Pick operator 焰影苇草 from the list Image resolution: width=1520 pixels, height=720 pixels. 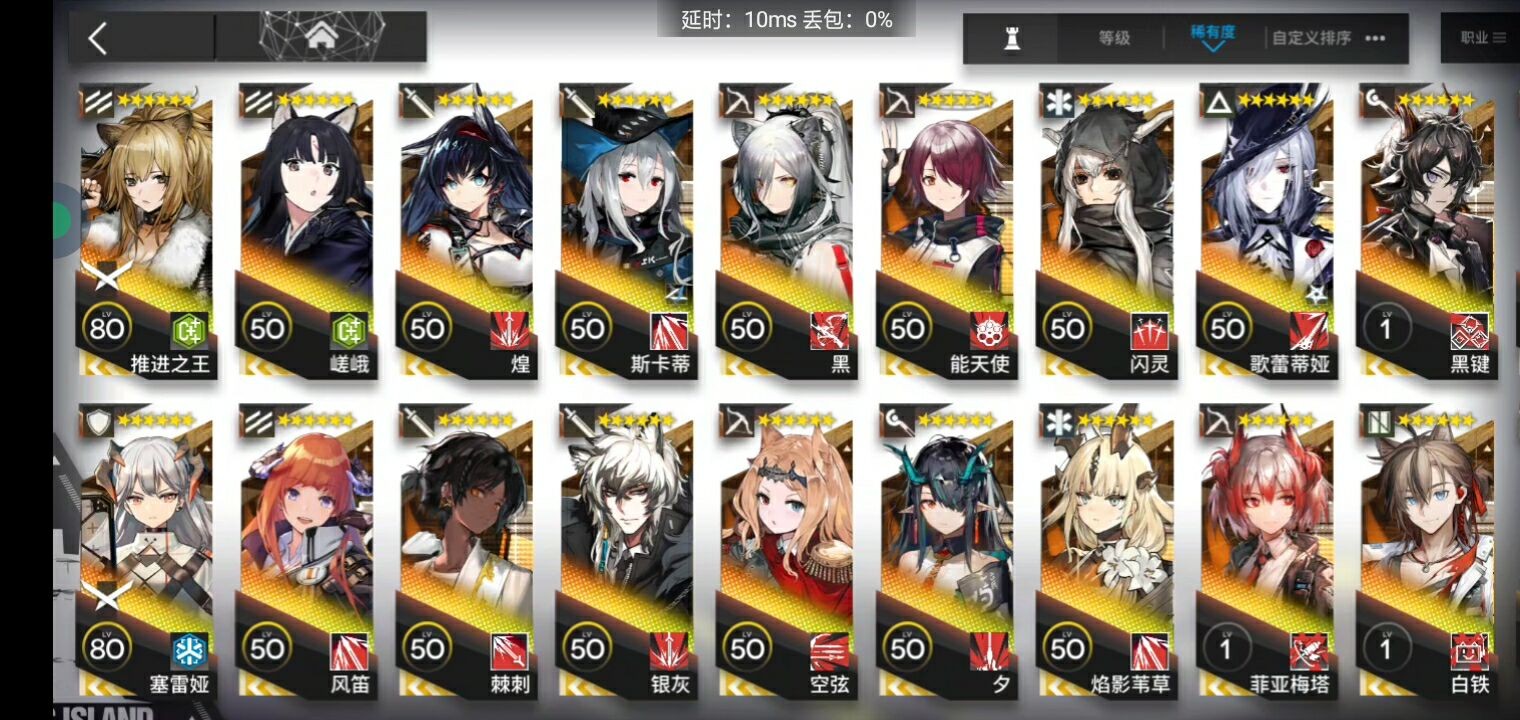pos(1106,550)
